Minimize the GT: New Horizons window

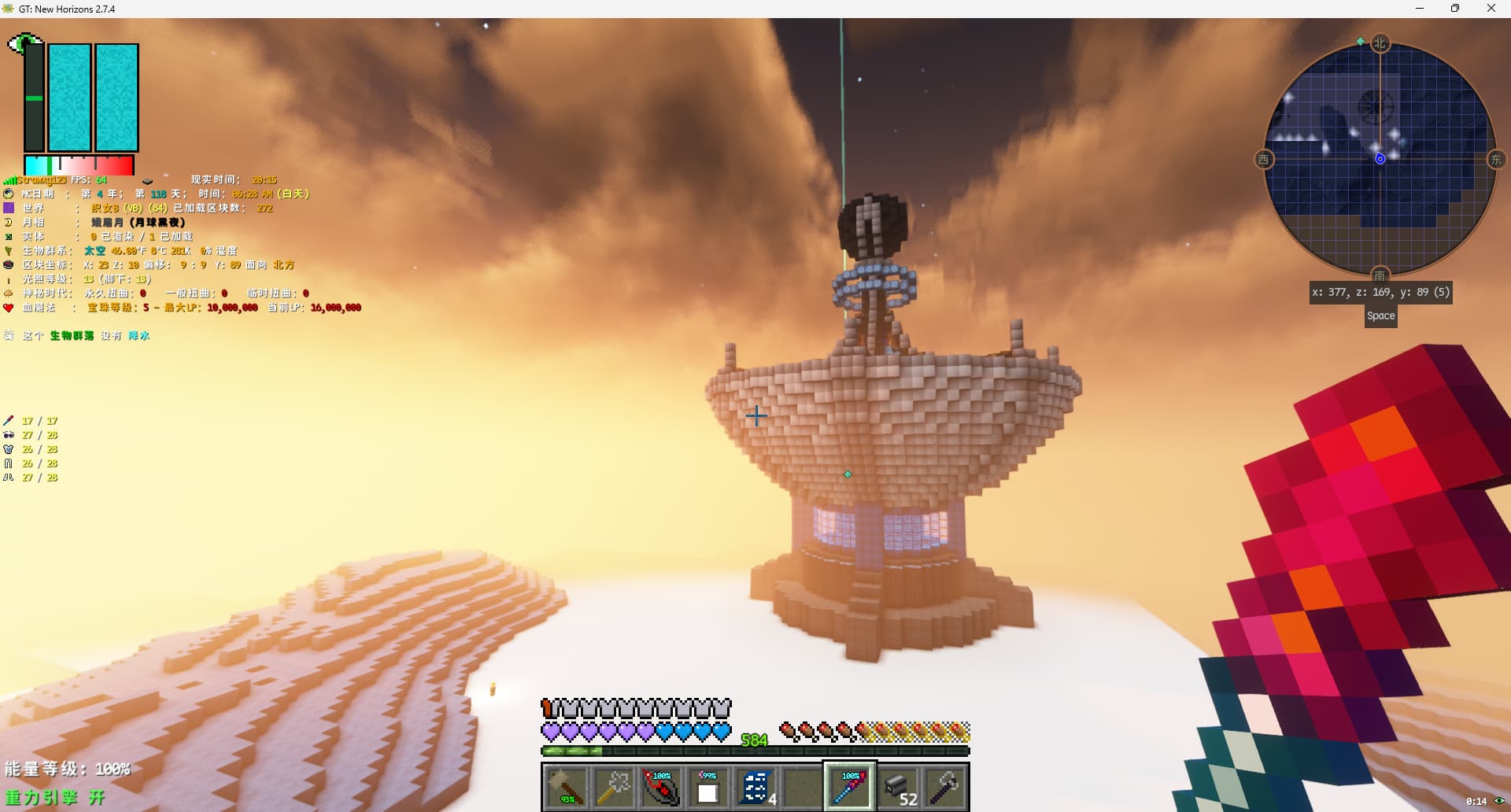[x=1420, y=9]
